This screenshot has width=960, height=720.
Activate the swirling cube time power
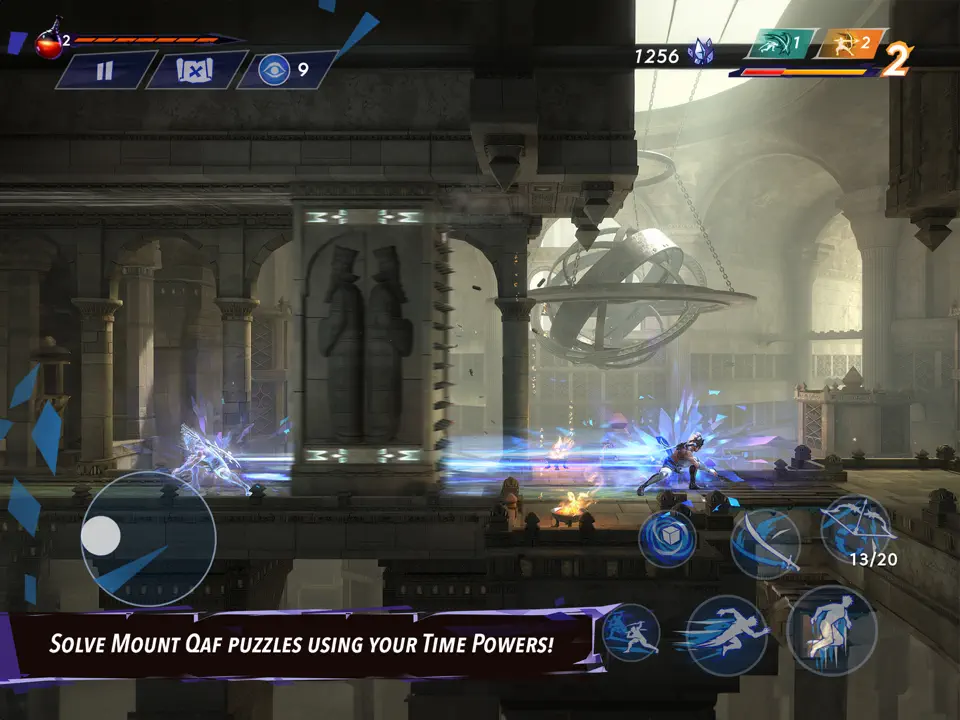tap(668, 538)
